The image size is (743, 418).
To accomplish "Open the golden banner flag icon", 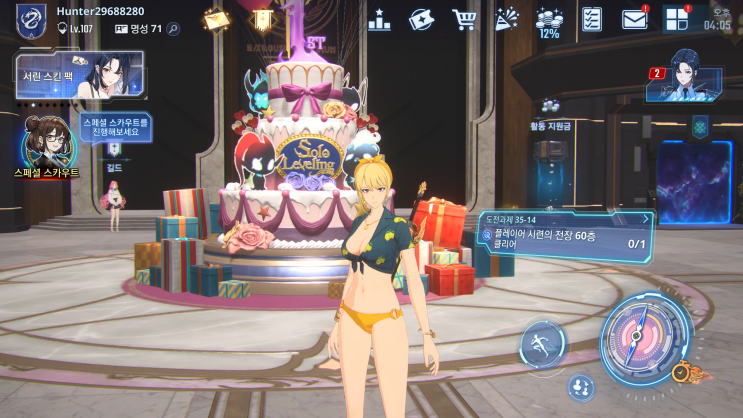I will coord(262,20).
